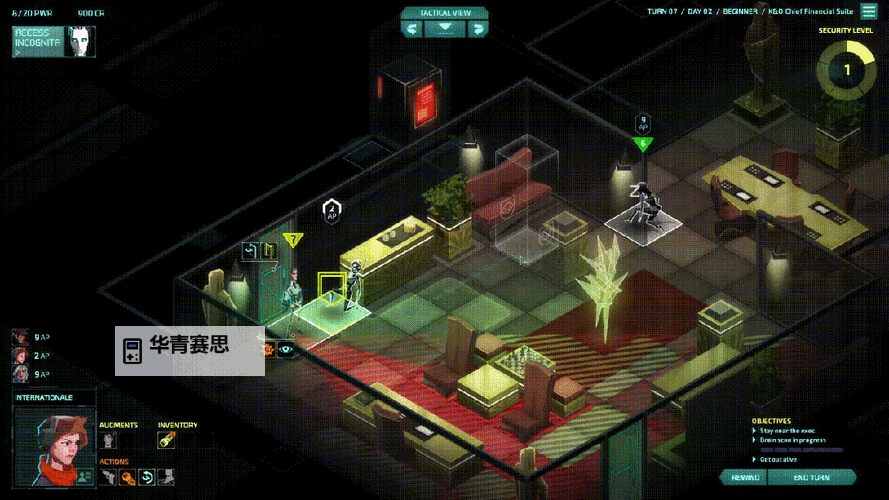Select the first agent portrait with 9 AP

point(20,337)
